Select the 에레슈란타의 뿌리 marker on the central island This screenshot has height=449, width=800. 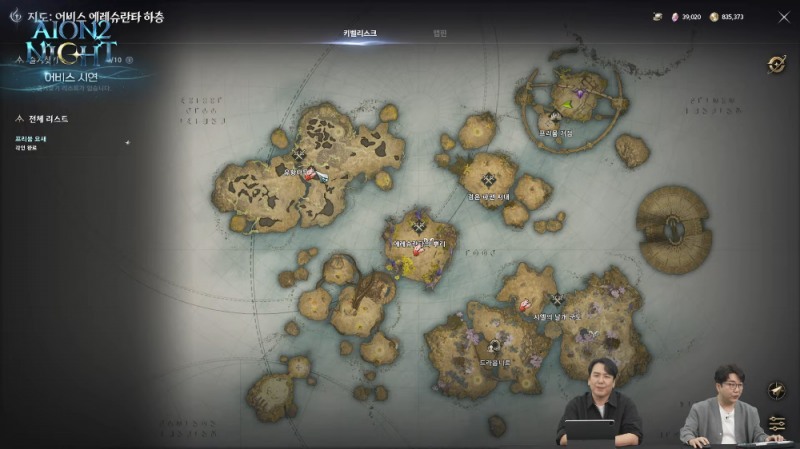click(x=419, y=228)
